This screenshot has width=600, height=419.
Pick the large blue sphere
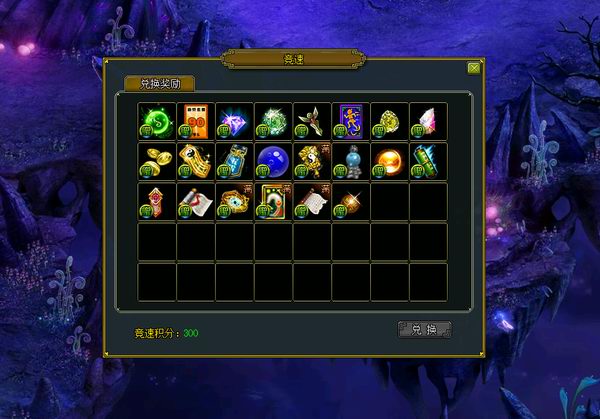[x=272, y=160]
